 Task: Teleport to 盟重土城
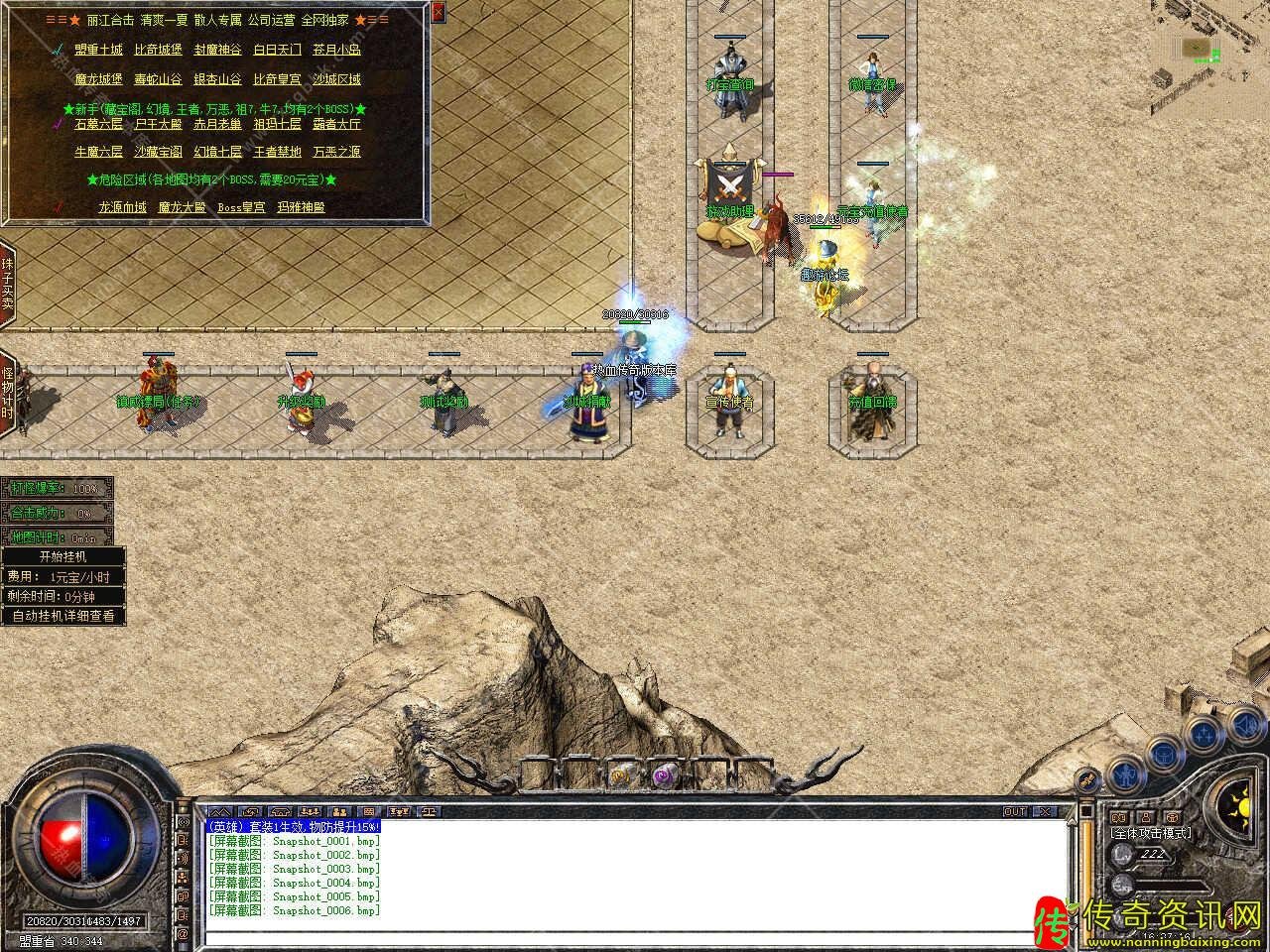[x=99, y=50]
